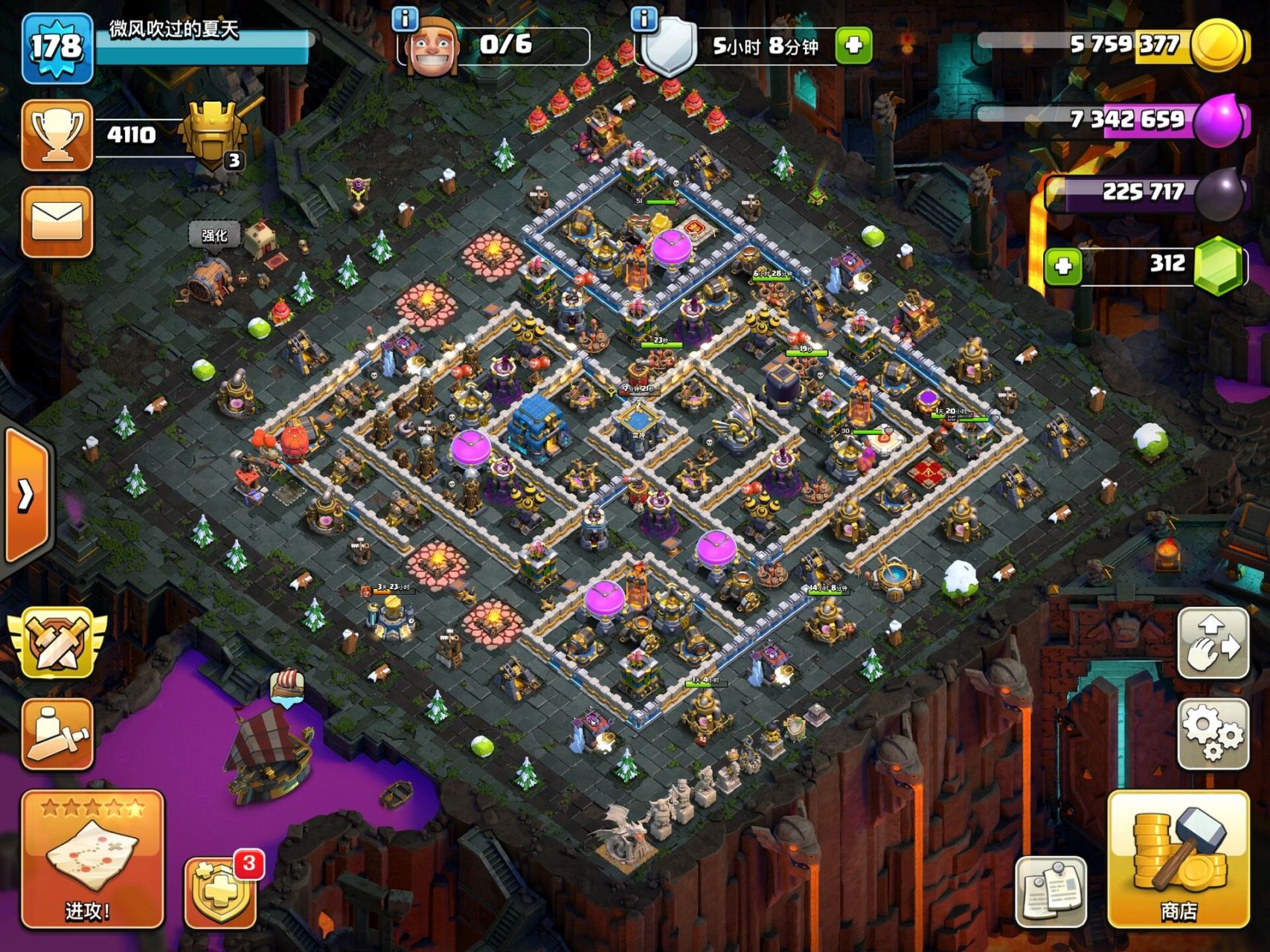Open the gold shield badge with notification
The image size is (1270, 952).
pyautogui.click(x=221, y=890)
